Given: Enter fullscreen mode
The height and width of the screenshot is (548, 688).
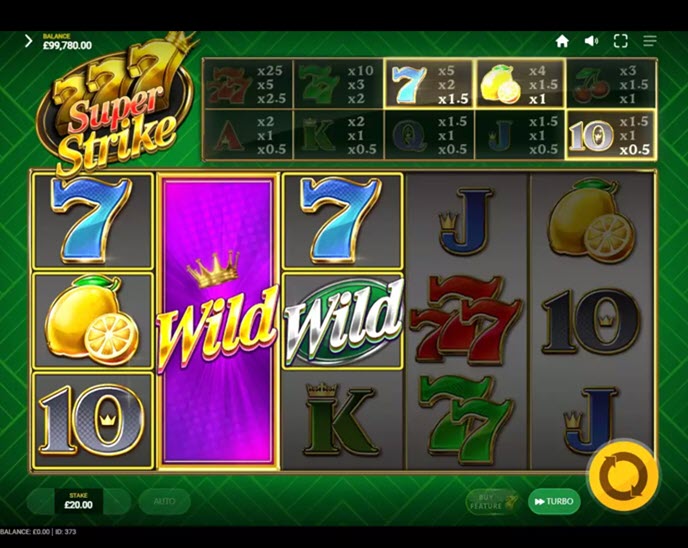Looking at the screenshot, I should [620, 41].
